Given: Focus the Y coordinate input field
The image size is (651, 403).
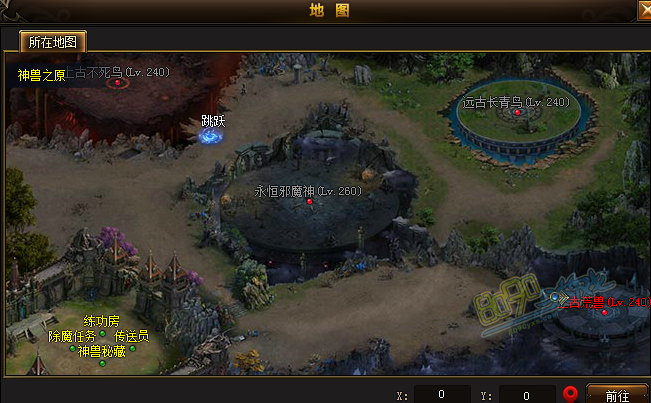Looking at the screenshot, I should (525, 394).
